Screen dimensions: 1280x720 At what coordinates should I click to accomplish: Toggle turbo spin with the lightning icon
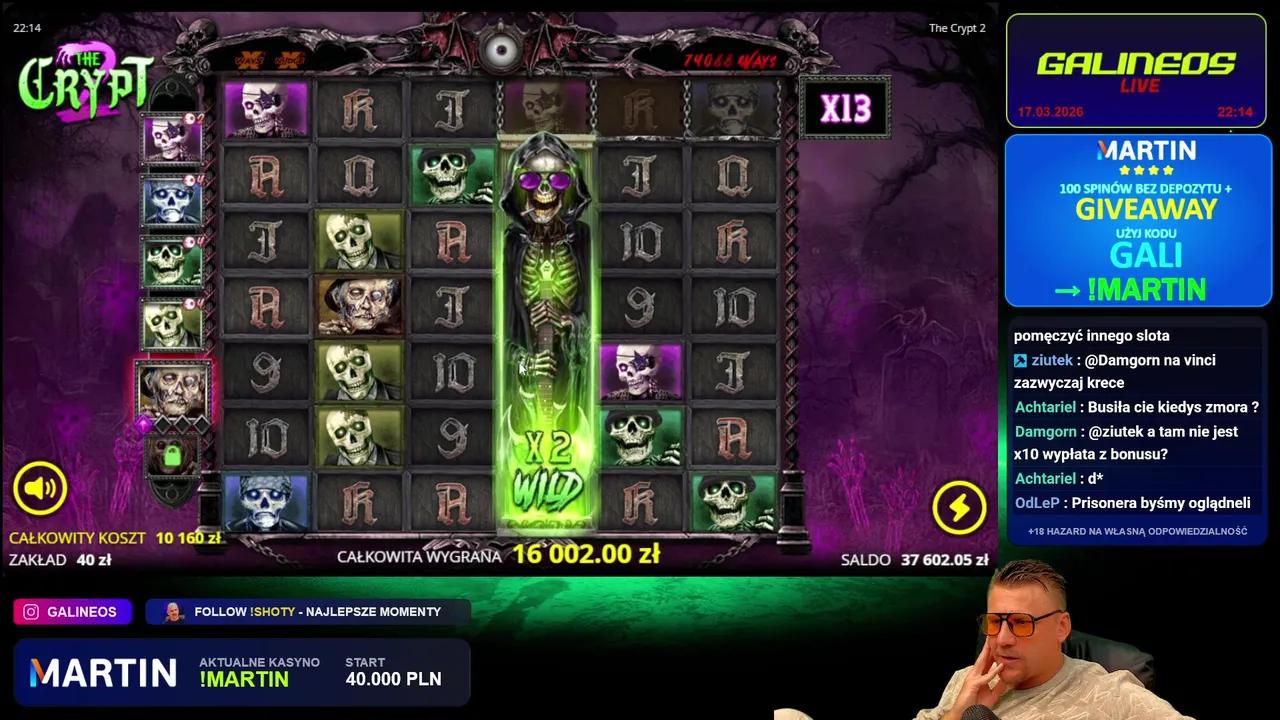coord(959,507)
